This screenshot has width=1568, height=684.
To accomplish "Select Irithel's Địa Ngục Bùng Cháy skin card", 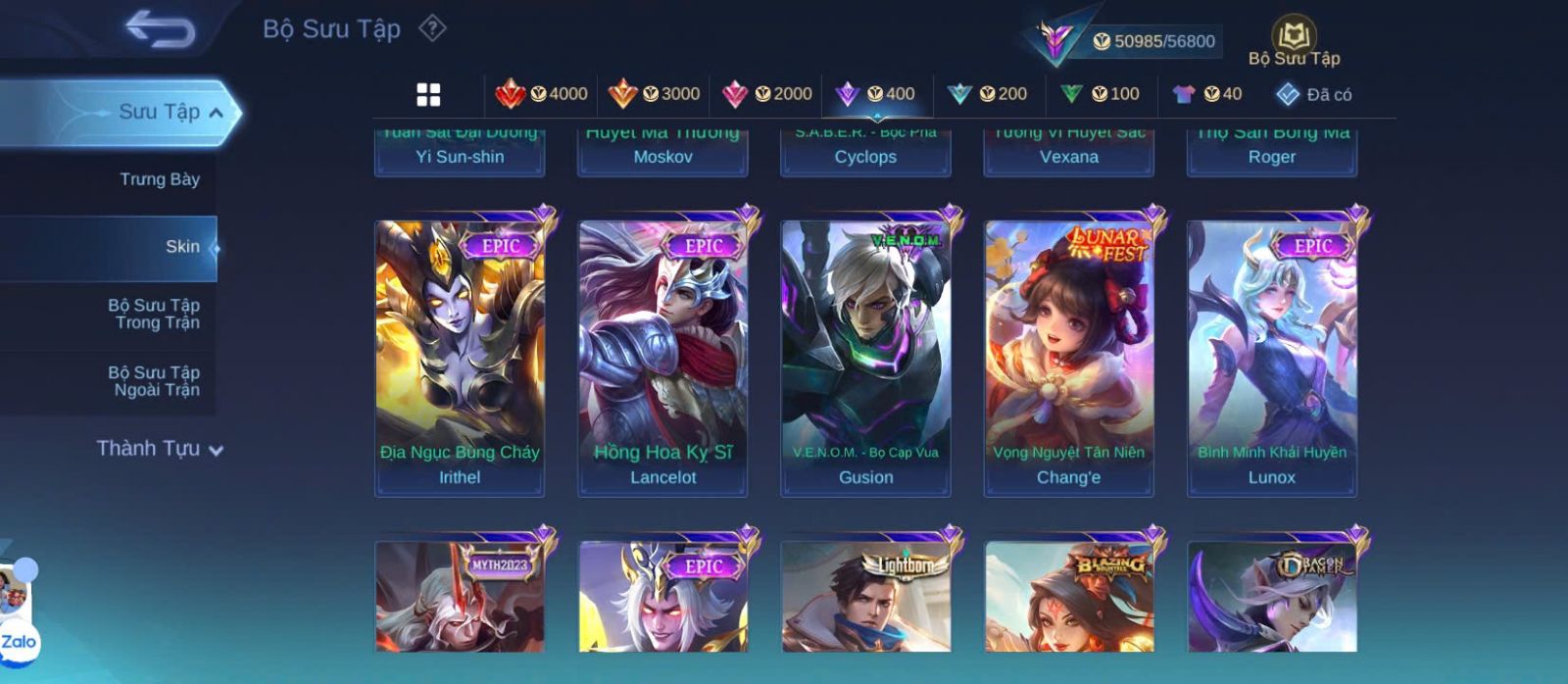I will [460, 358].
